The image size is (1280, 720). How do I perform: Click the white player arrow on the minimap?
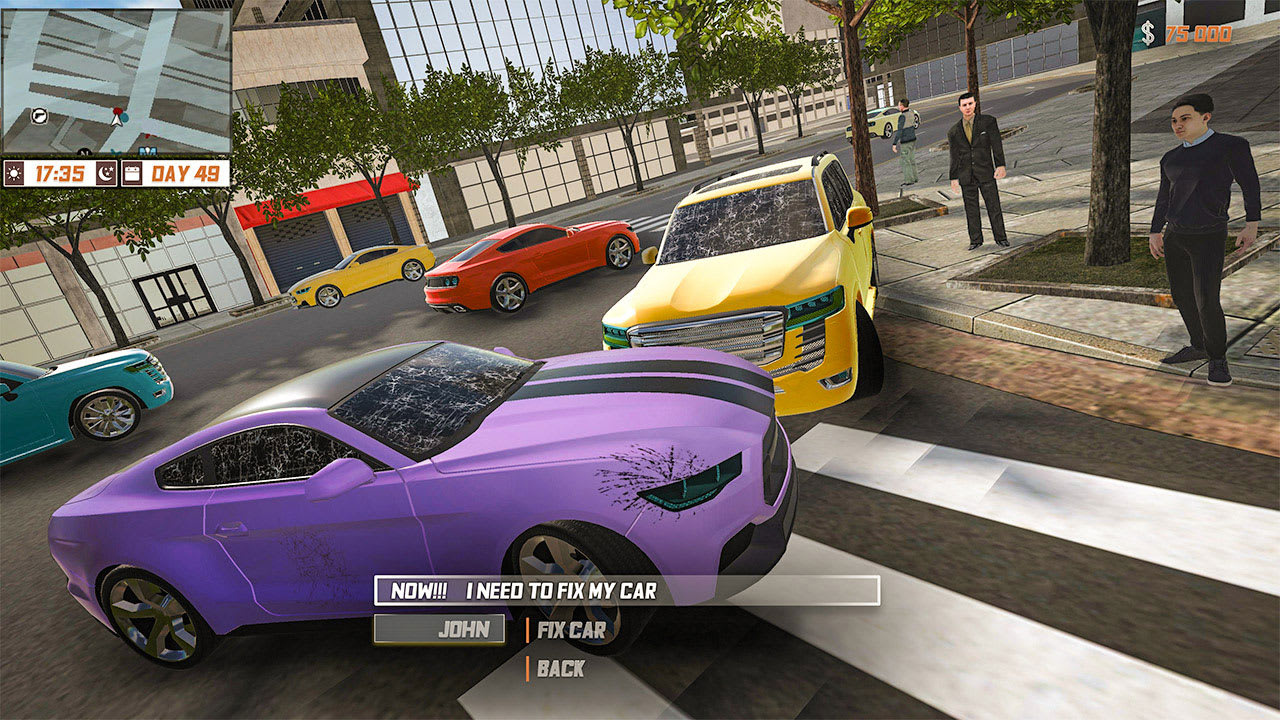tap(115, 121)
